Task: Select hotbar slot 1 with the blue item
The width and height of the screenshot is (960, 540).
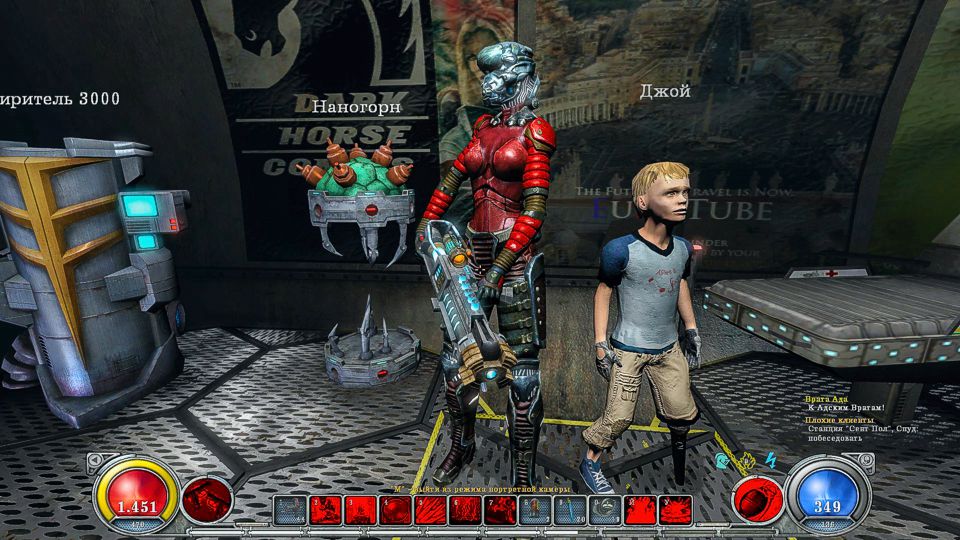Action: [x=290, y=510]
